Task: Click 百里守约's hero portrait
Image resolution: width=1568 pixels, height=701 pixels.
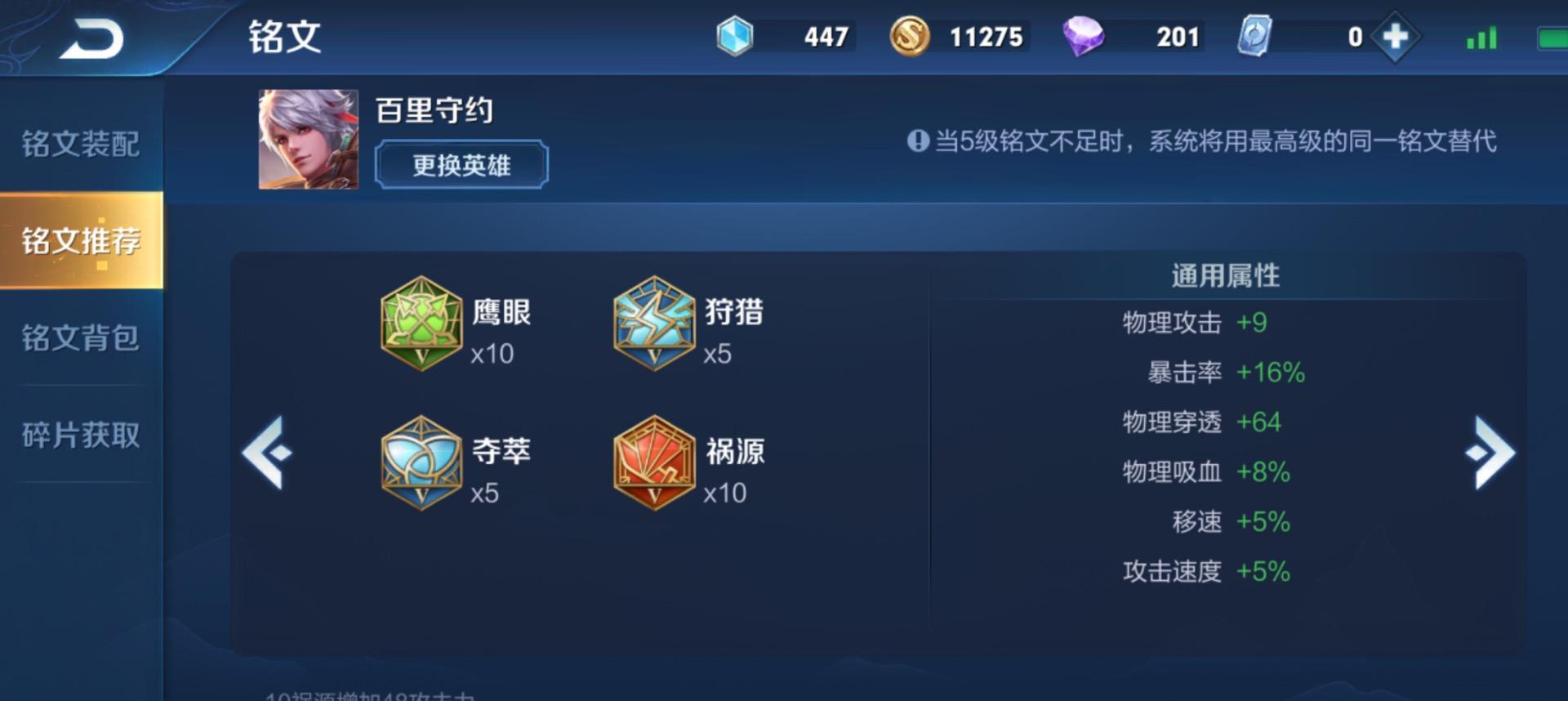Action: (x=305, y=139)
